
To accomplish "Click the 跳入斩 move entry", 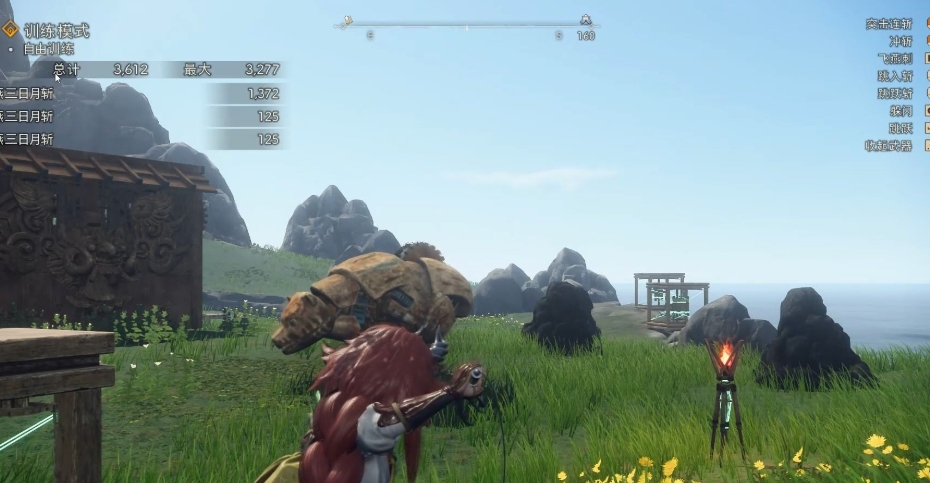I will (894, 76).
